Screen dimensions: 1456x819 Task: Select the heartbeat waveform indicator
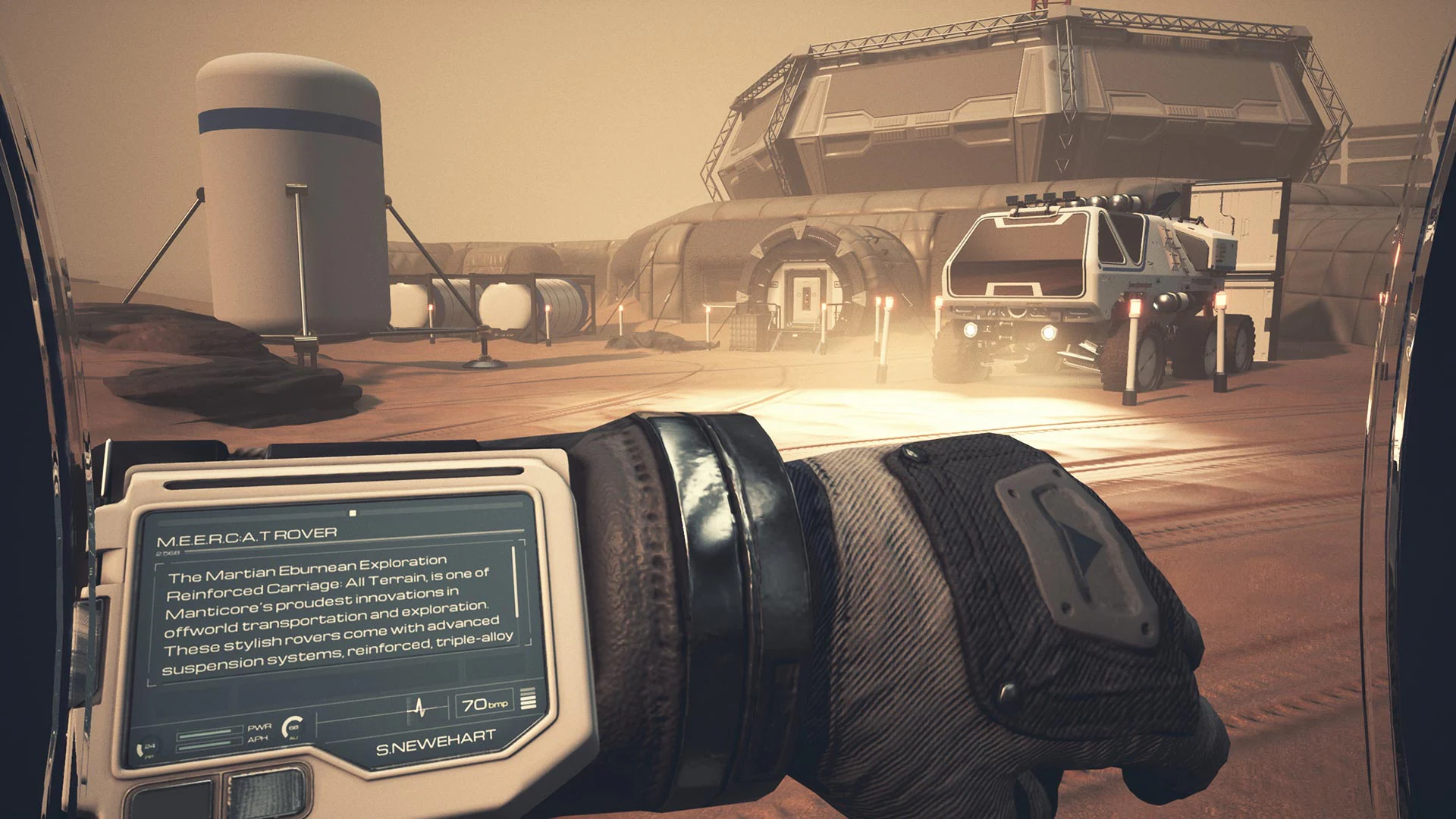pyautogui.click(x=419, y=708)
